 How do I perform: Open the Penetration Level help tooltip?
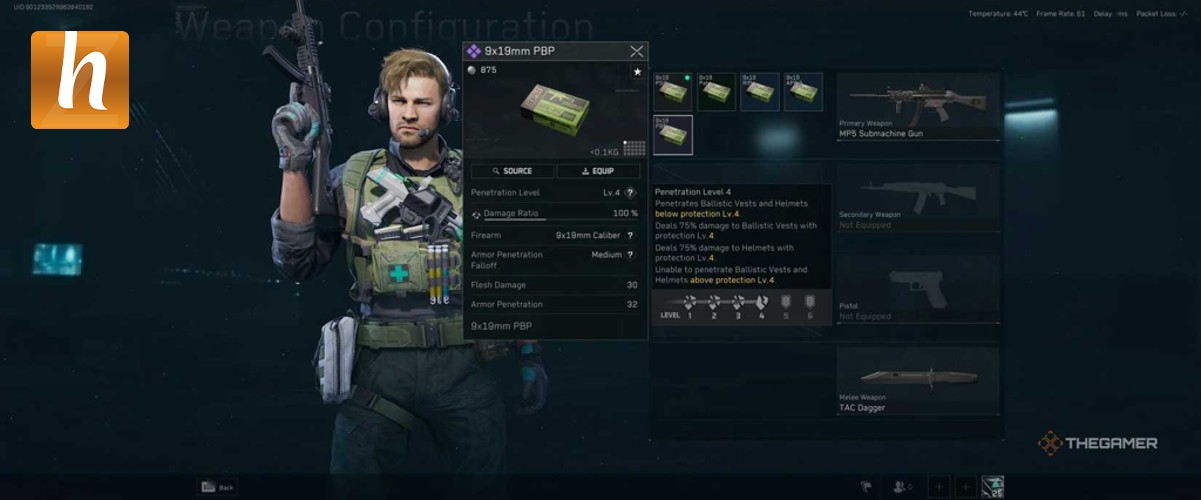630,193
